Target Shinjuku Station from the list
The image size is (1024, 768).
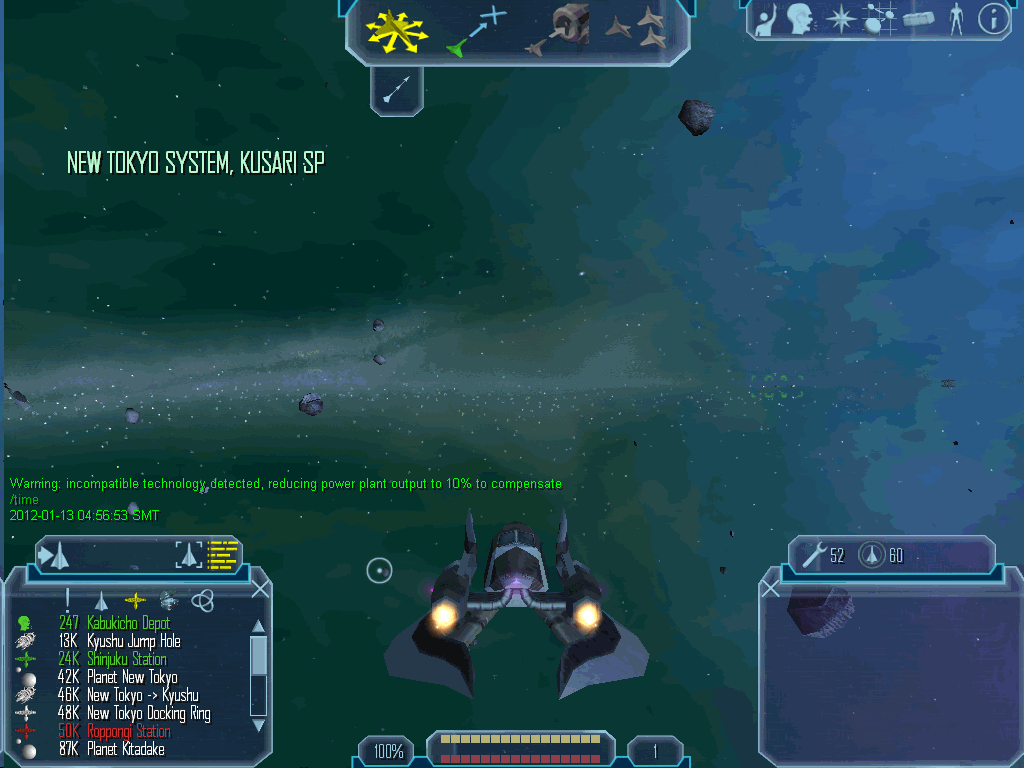[126, 659]
